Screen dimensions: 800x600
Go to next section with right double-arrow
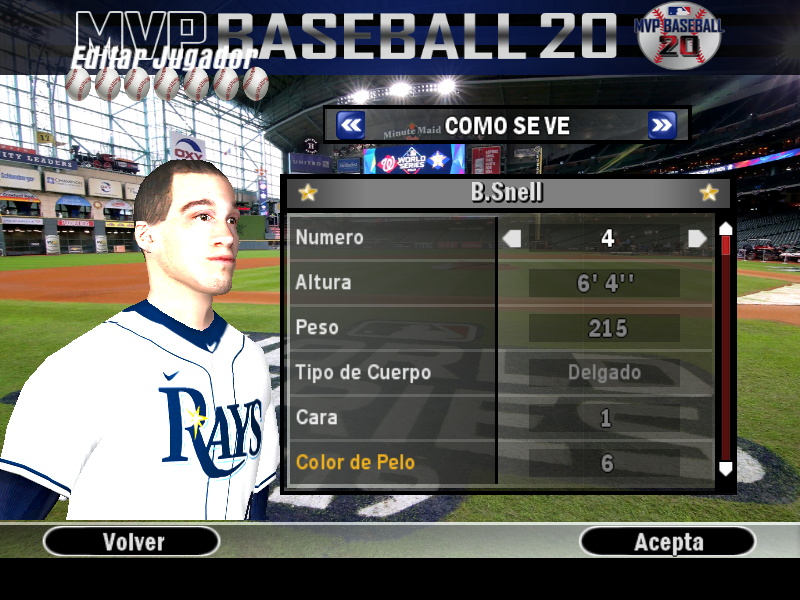pyautogui.click(x=662, y=125)
